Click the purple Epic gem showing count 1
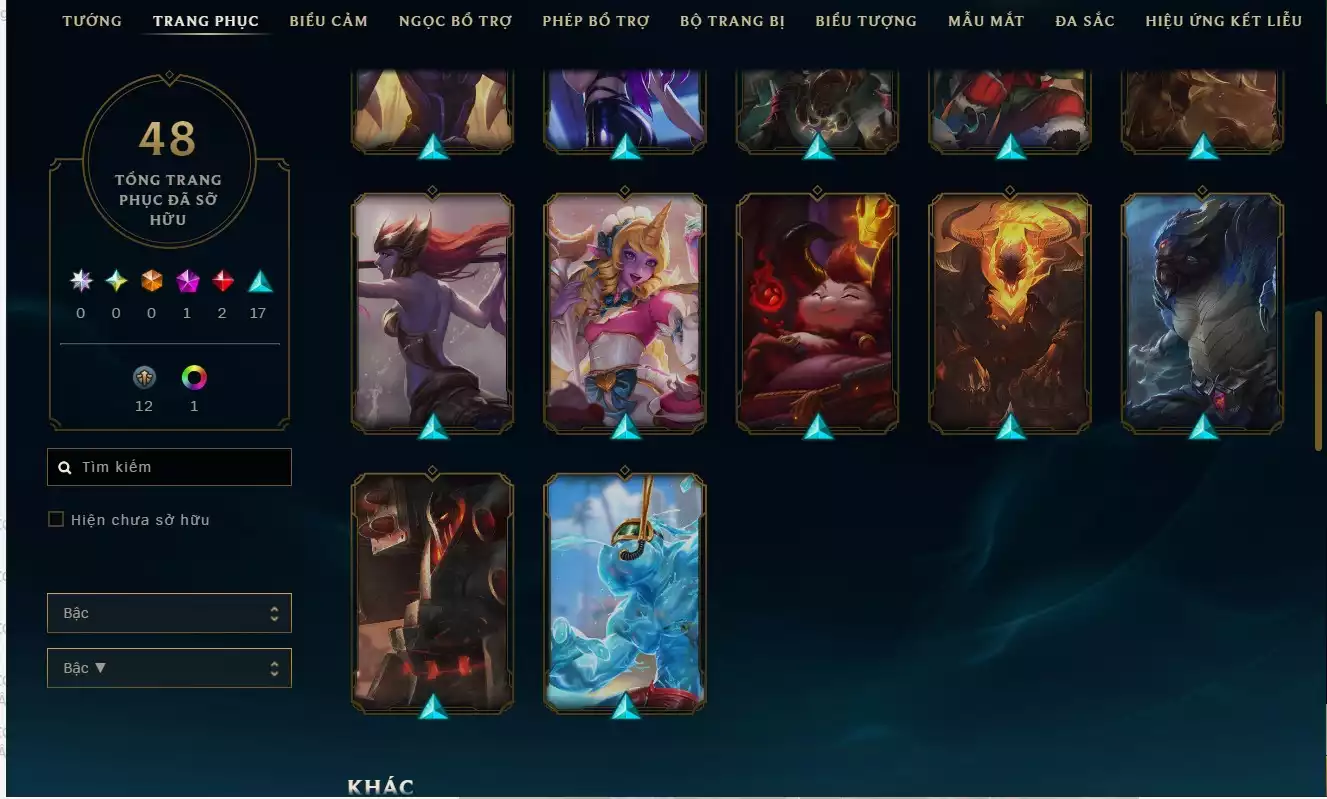Screen dimensions: 1327x799 pyautogui.click(x=186, y=281)
